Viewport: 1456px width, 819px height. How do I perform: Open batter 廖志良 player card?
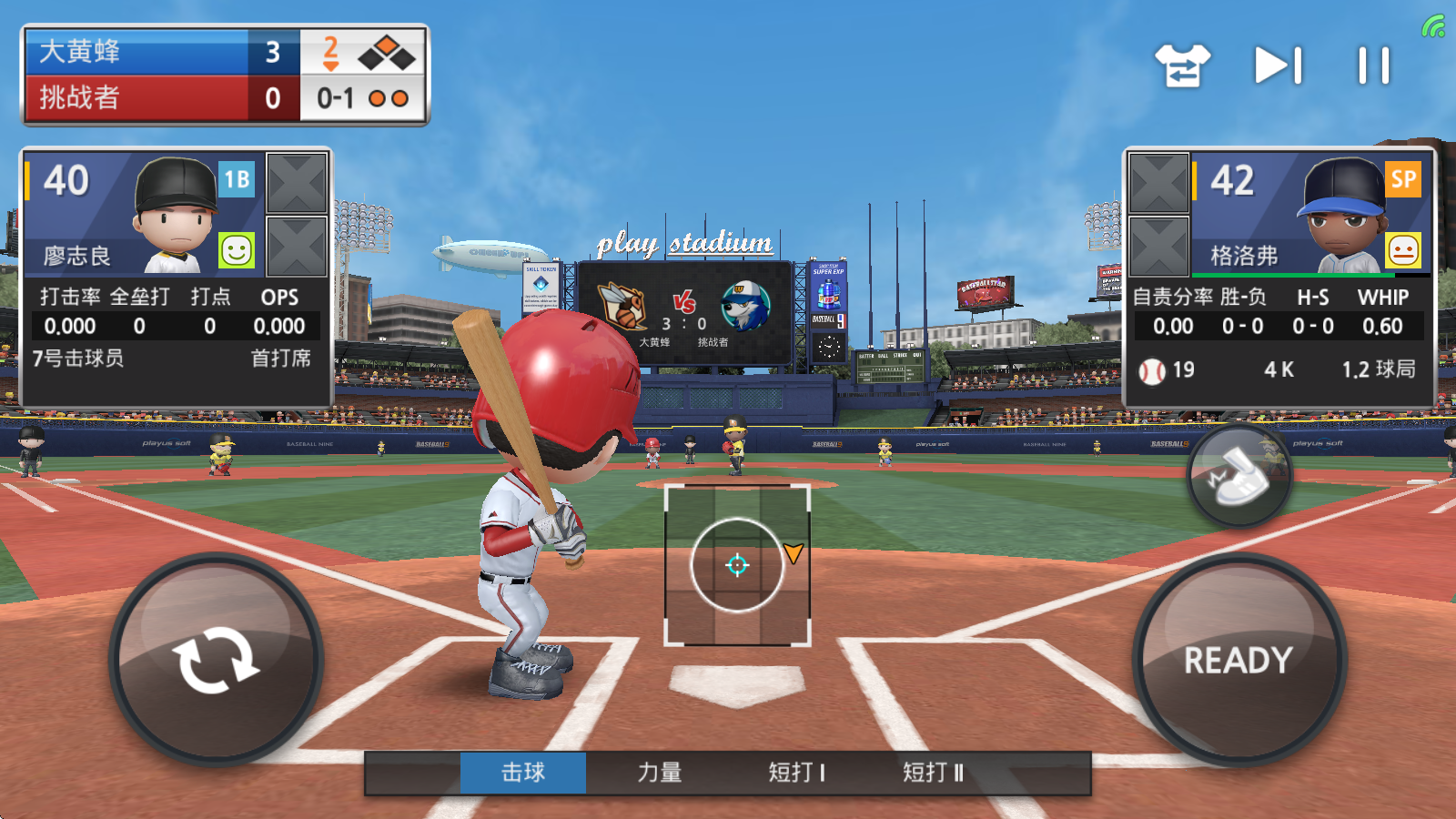coord(146,215)
